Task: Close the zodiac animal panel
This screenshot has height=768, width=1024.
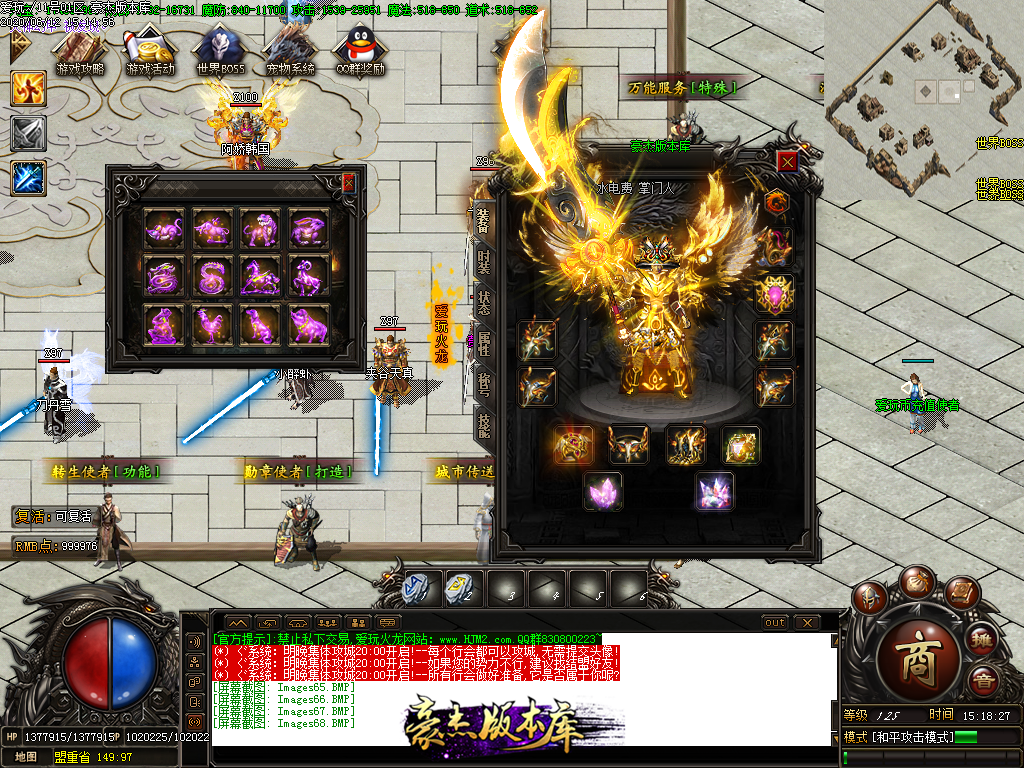Action: click(348, 183)
